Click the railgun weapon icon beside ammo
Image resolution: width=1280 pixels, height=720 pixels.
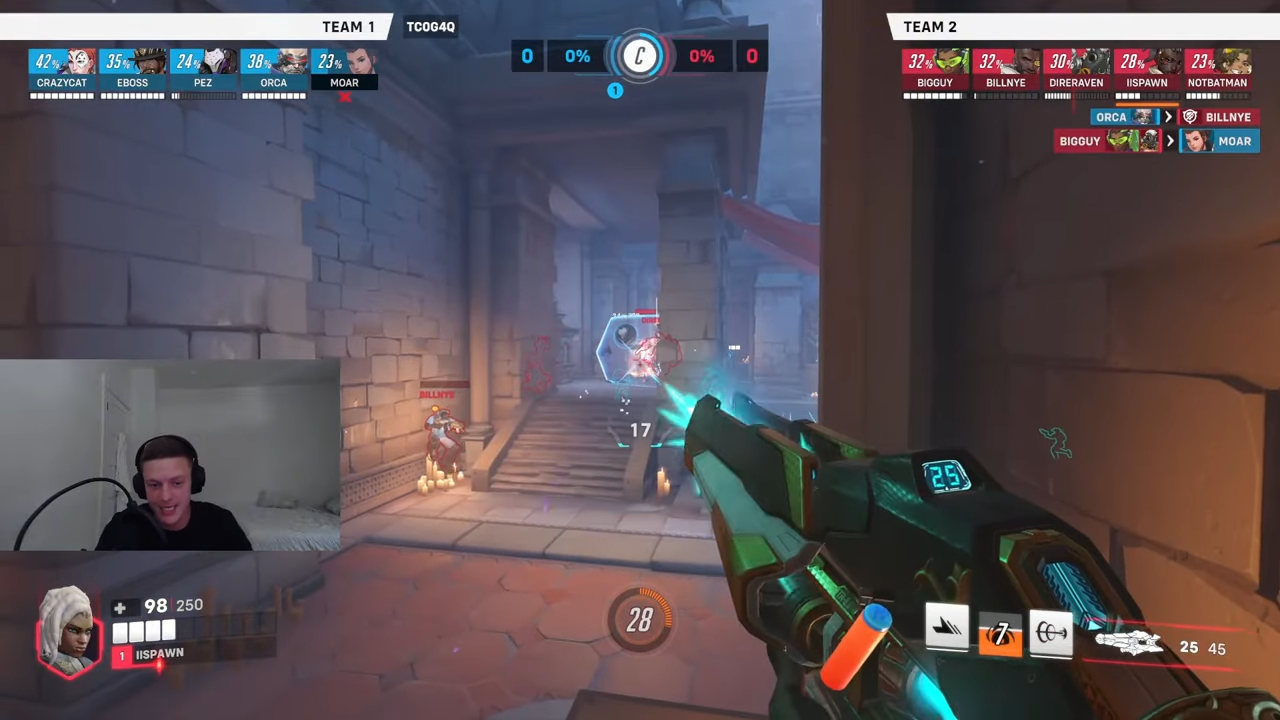pyautogui.click(x=1129, y=643)
